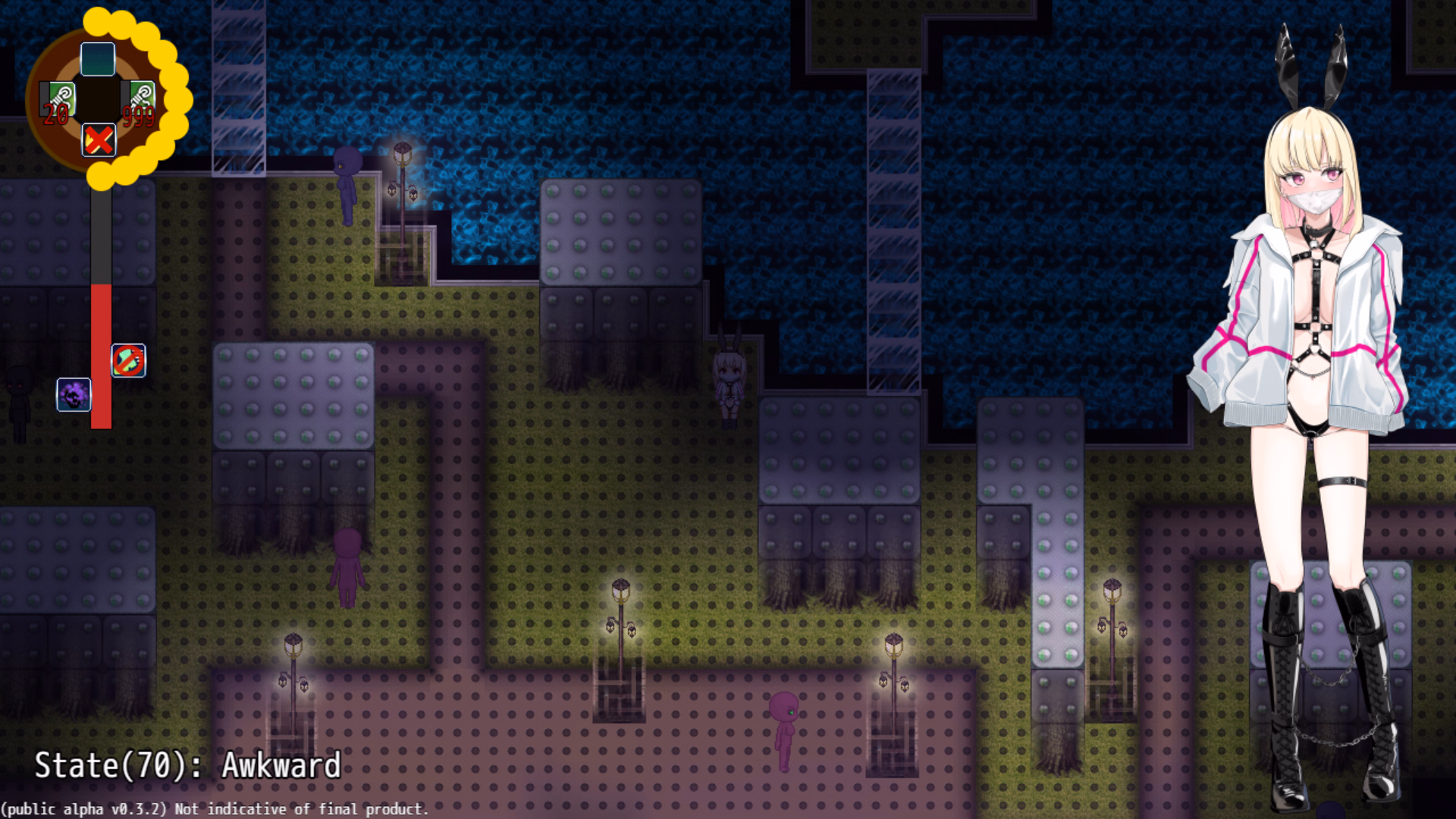The image size is (1456, 819).
Task: Click the center of the radial wheel
Action: click(x=97, y=99)
